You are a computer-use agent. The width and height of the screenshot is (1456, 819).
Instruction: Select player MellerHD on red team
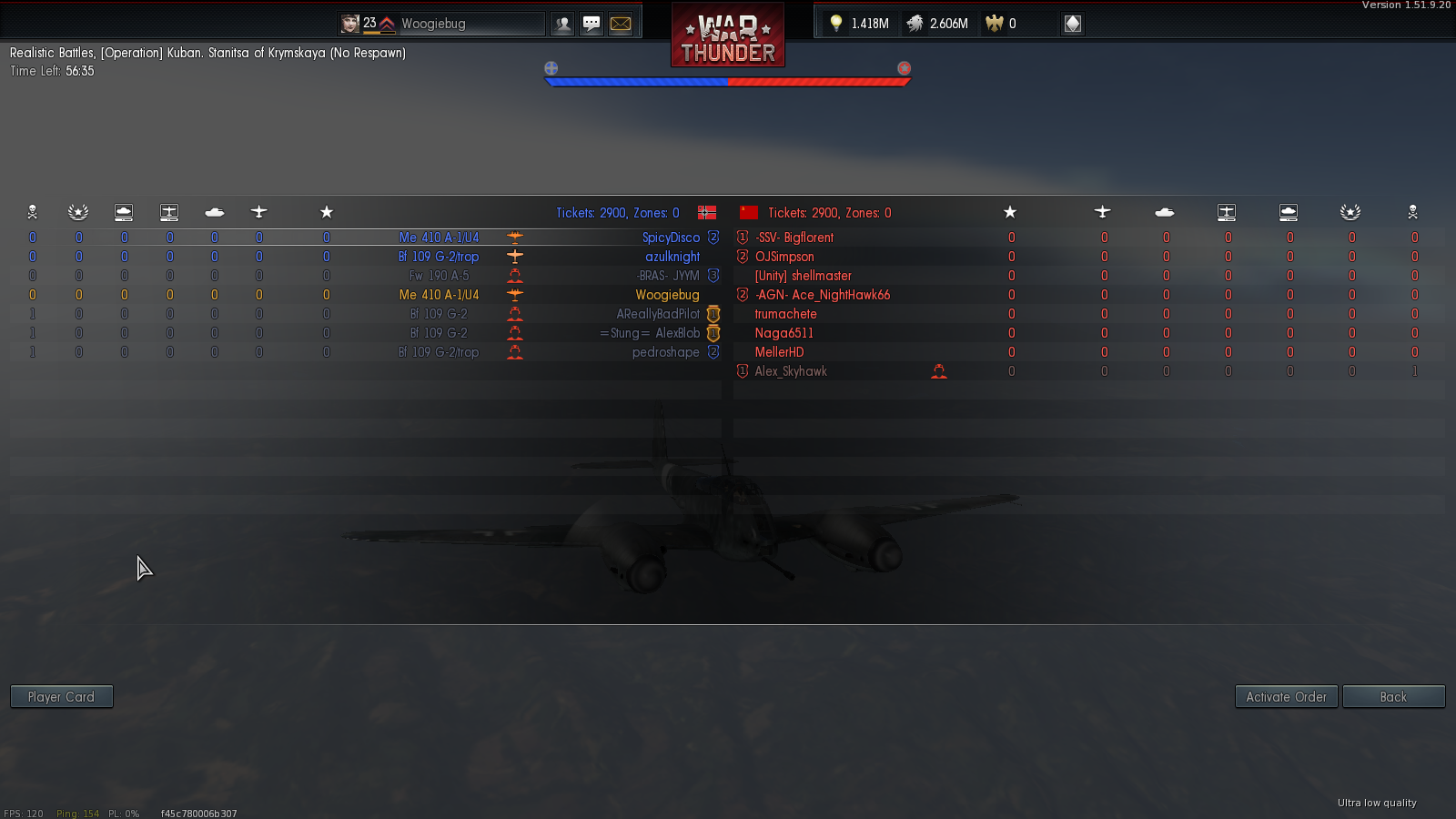pos(779,352)
